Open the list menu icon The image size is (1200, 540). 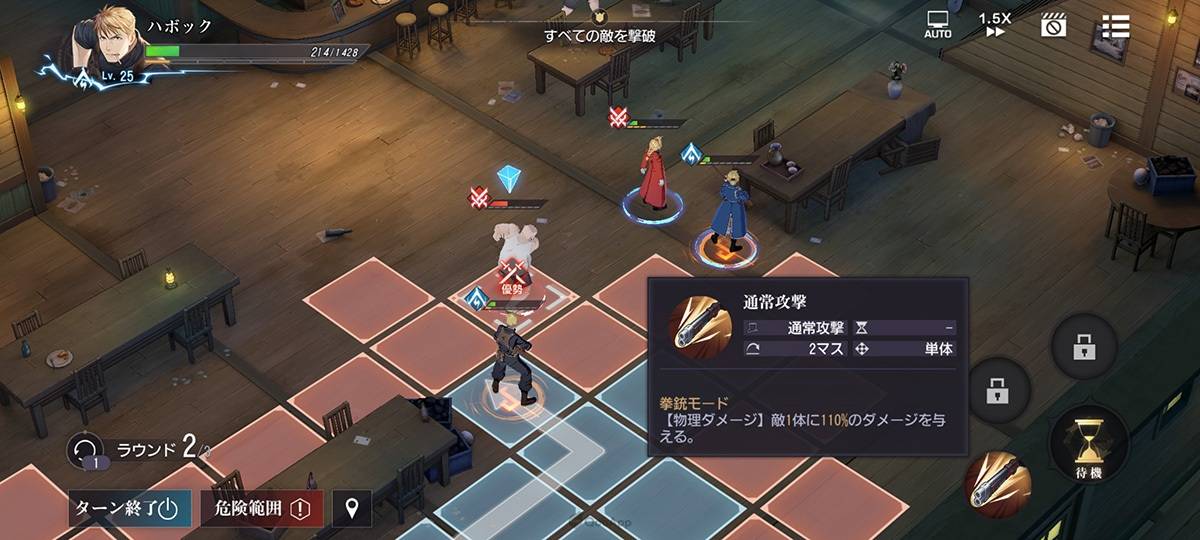(1115, 26)
